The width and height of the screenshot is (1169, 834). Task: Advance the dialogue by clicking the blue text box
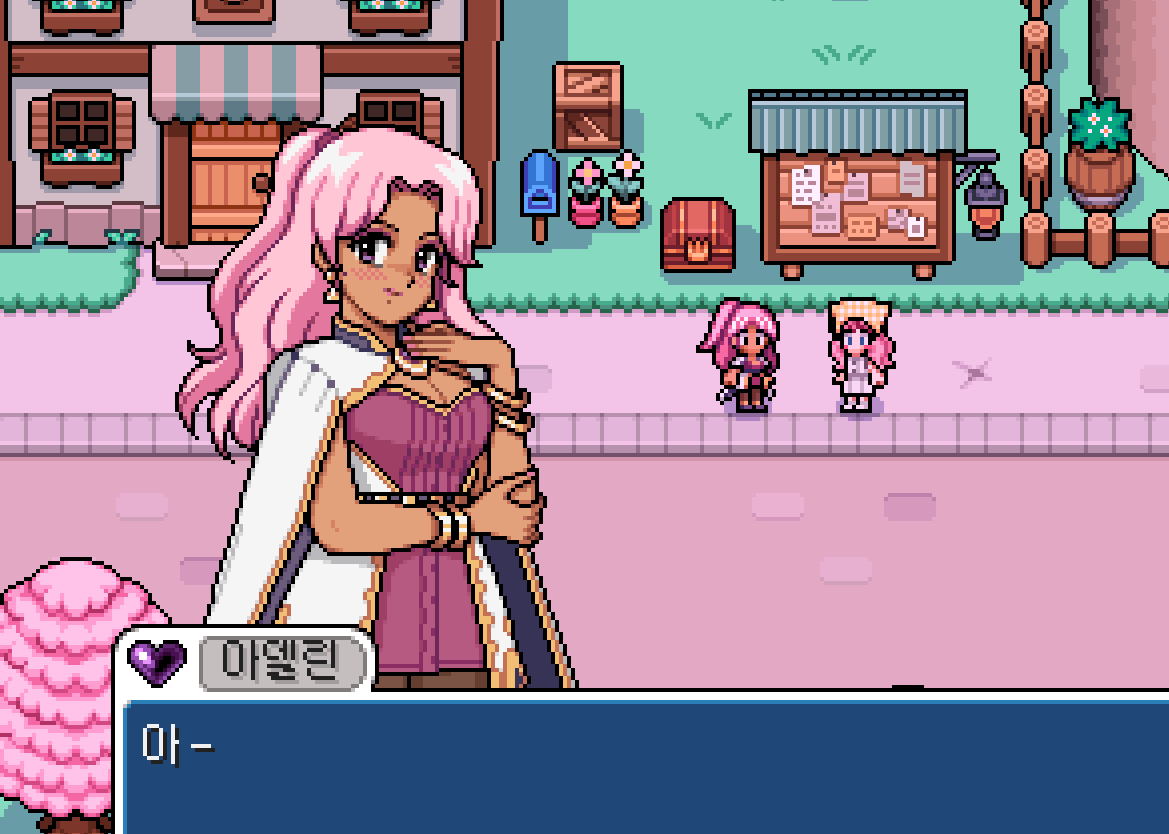(645, 765)
